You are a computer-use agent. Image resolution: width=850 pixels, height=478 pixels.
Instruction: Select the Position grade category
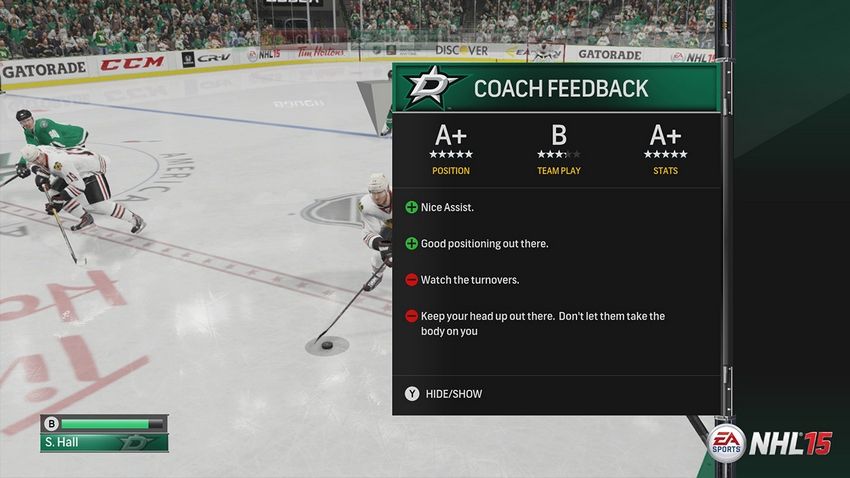coord(451,150)
